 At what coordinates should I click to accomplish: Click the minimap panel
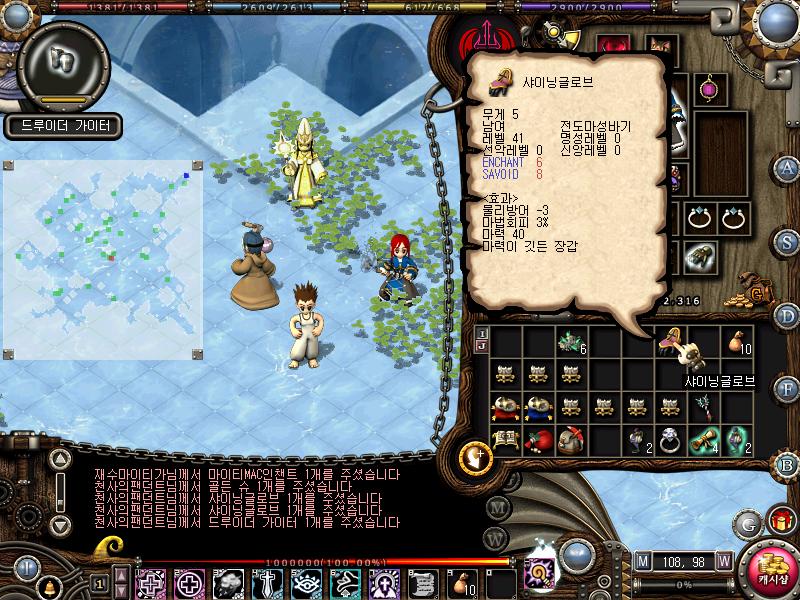103,262
